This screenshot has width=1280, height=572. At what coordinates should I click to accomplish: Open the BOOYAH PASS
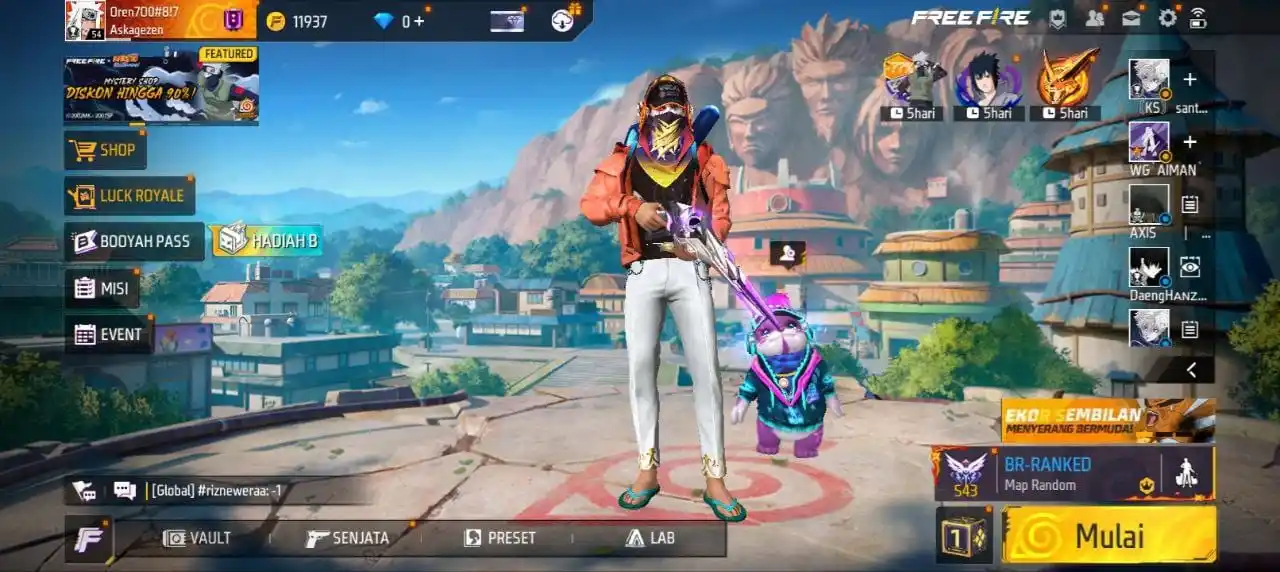tap(134, 241)
